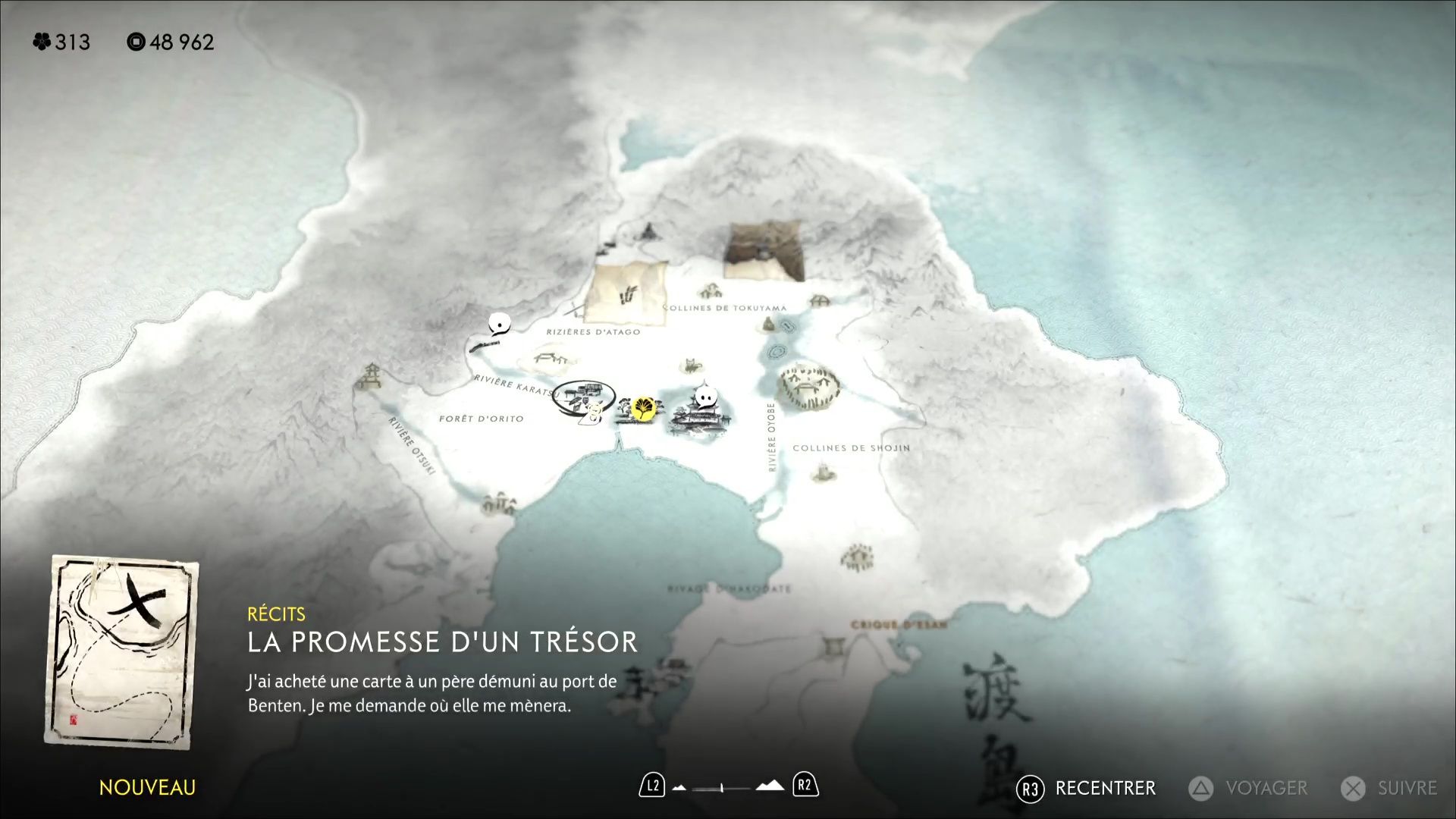Select the circular fenced camp icon

[x=809, y=386]
